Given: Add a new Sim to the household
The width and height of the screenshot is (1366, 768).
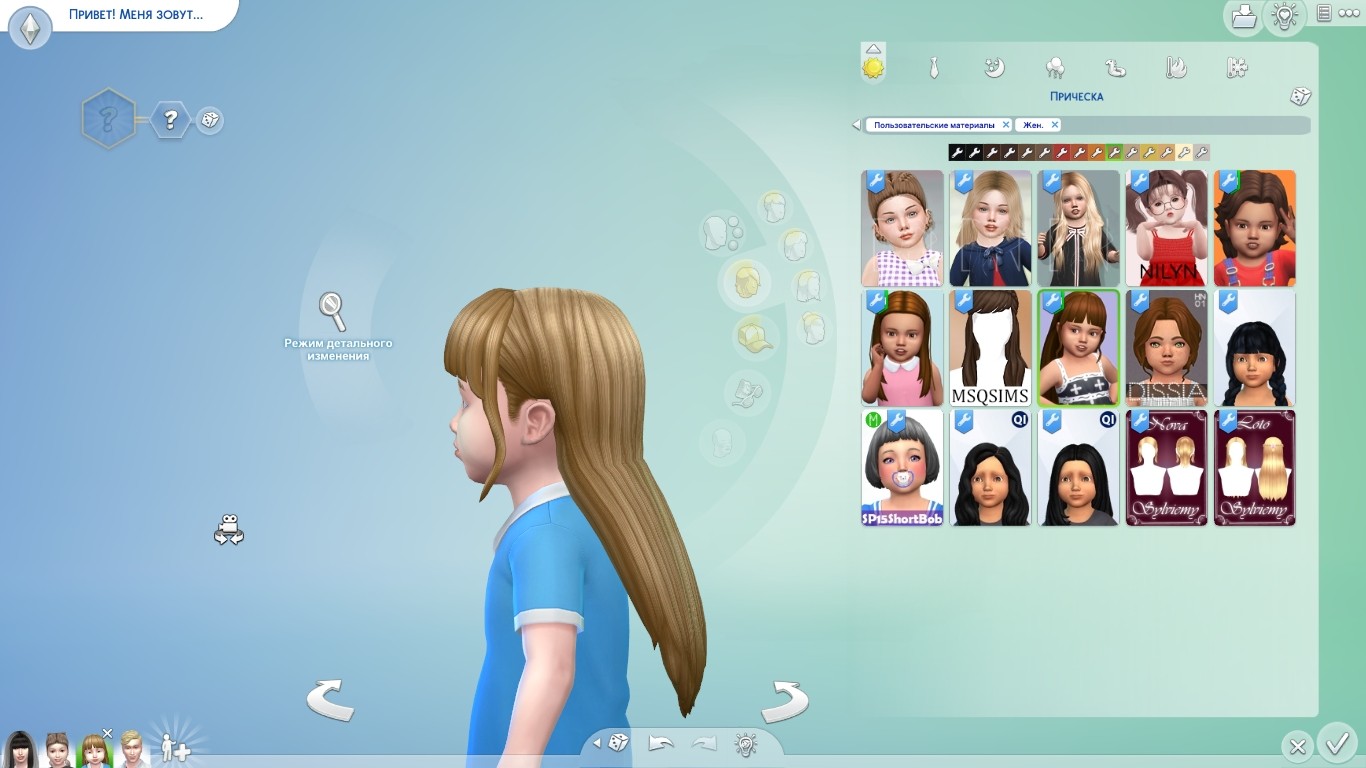Looking at the screenshot, I should 175,748.
